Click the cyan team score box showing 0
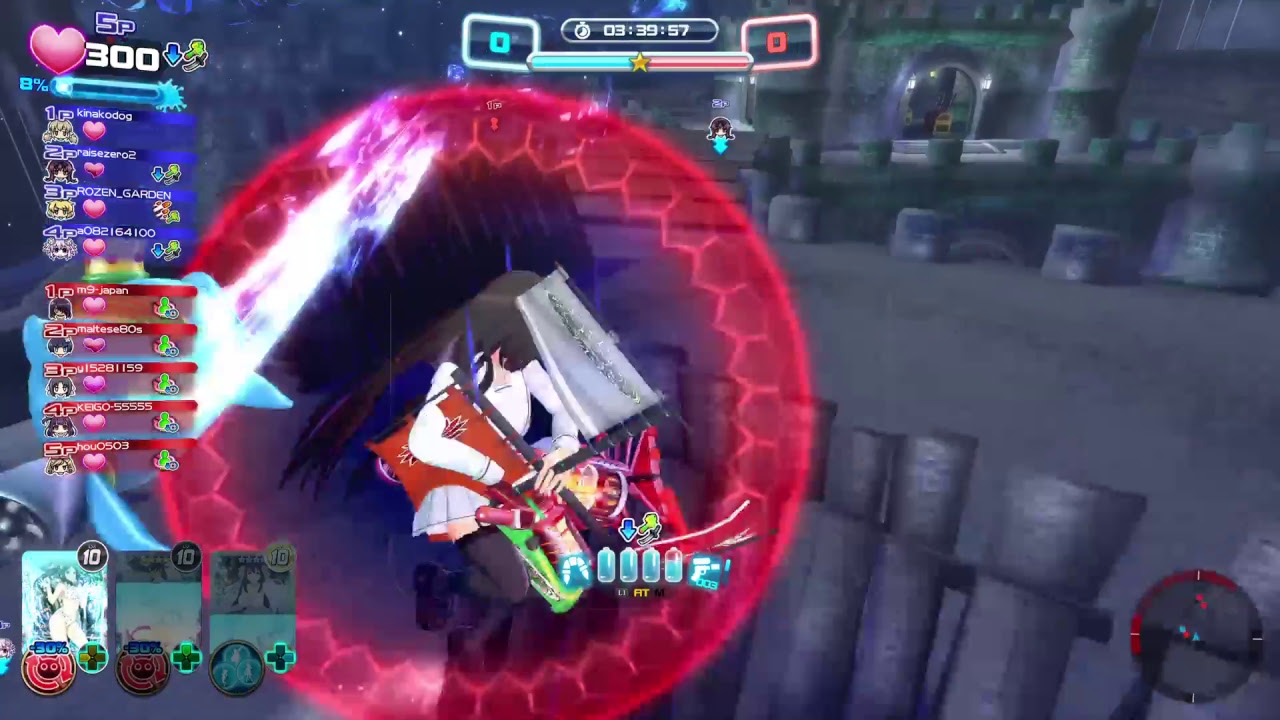The image size is (1280, 720). 500,43
